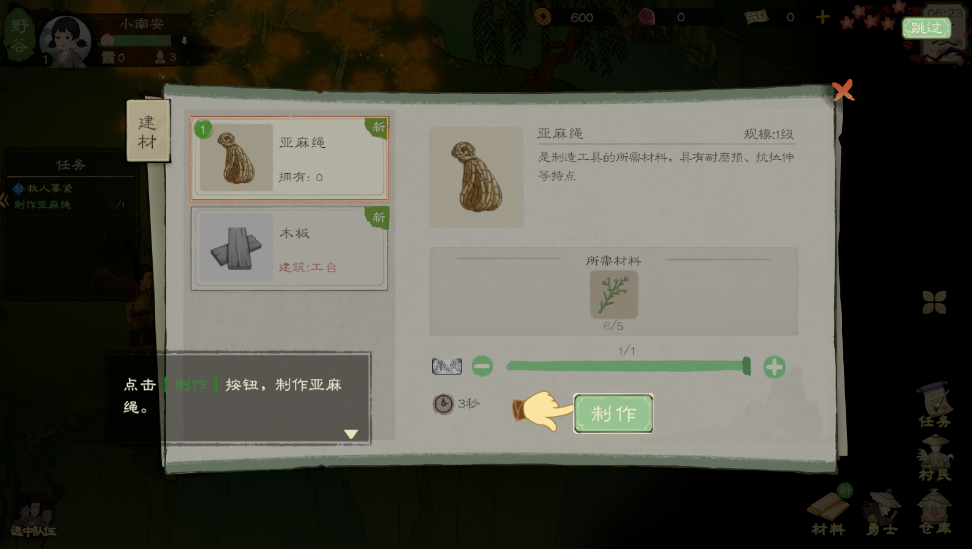972x549 pixels.
Task: Open the 材料 materials menu
Action: pyautogui.click(x=828, y=512)
